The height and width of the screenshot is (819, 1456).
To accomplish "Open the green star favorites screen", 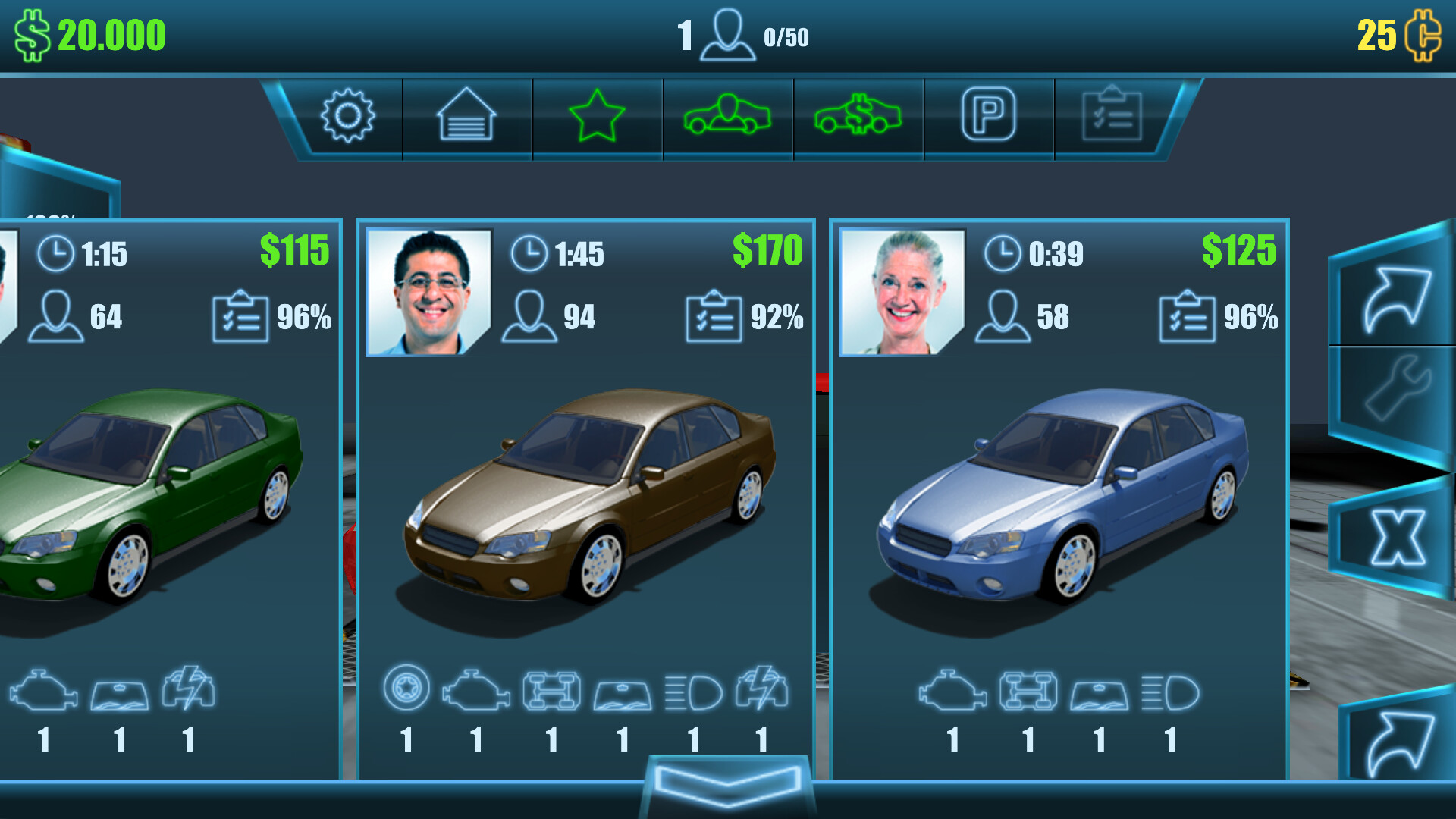I will (x=597, y=118).
